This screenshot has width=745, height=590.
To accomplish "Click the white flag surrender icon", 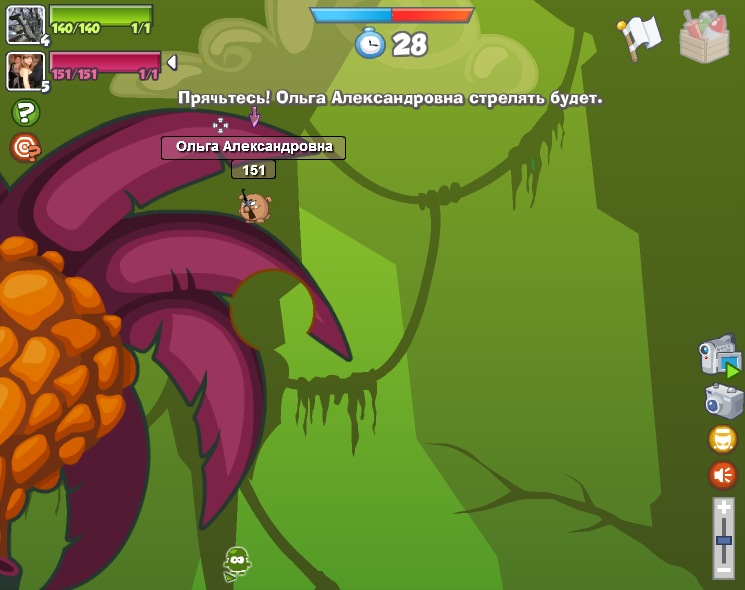I will coord(640,37).
